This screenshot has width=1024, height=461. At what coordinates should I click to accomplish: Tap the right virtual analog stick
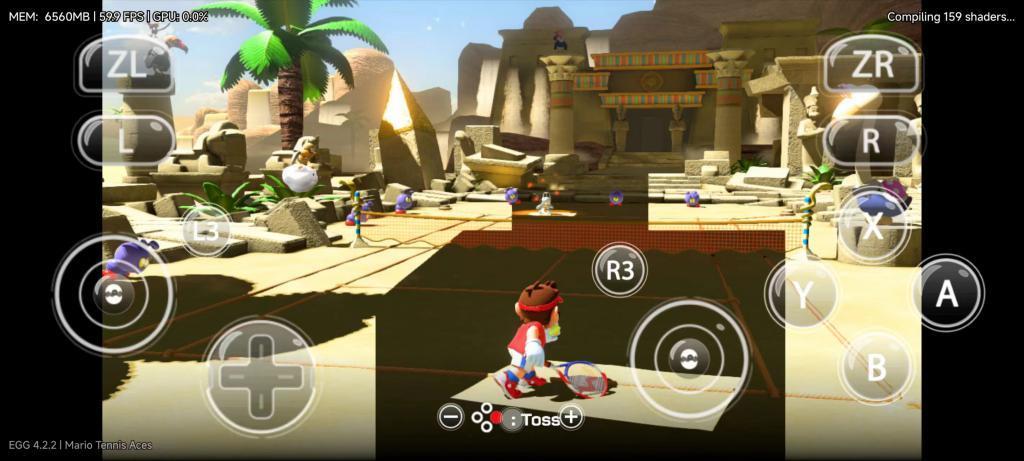[x=684, y=357]
